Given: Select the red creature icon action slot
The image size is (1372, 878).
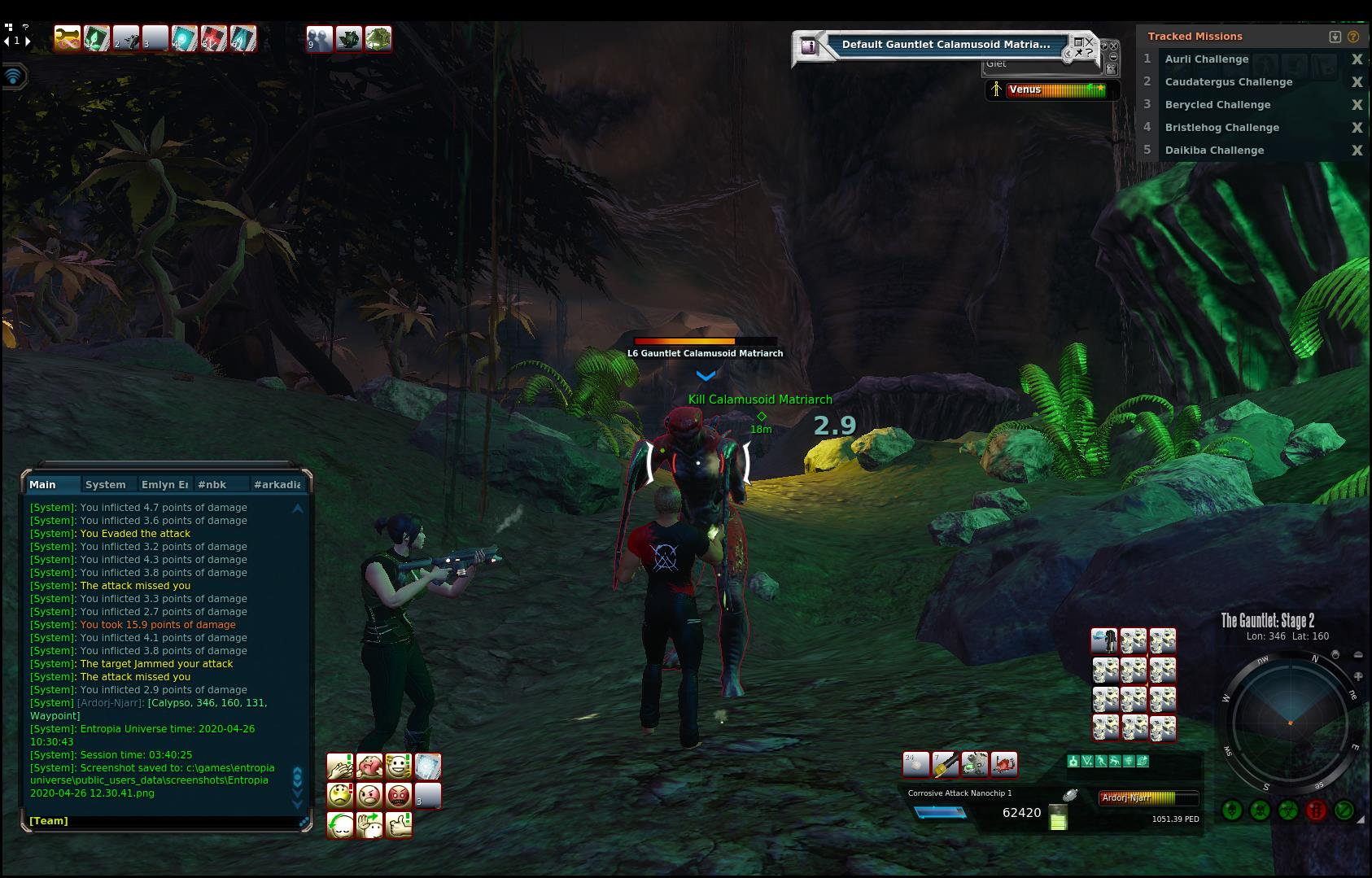Looking at the screenshot, I should 1004,764.
